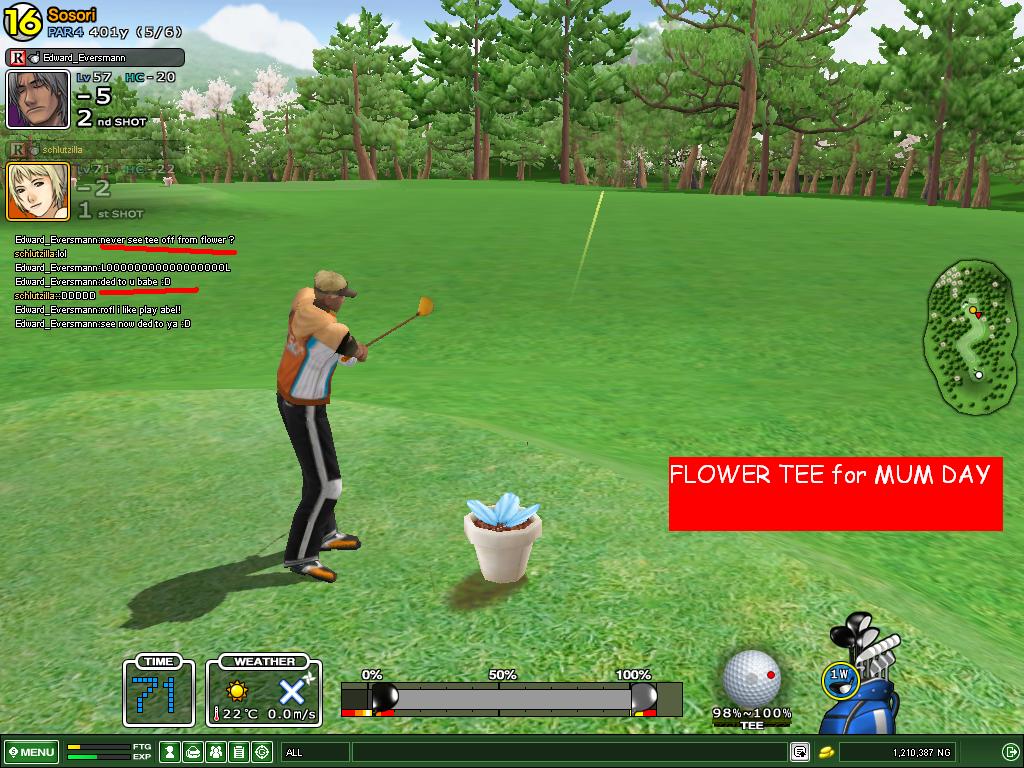Click the single player profile icon

(170, 752)
